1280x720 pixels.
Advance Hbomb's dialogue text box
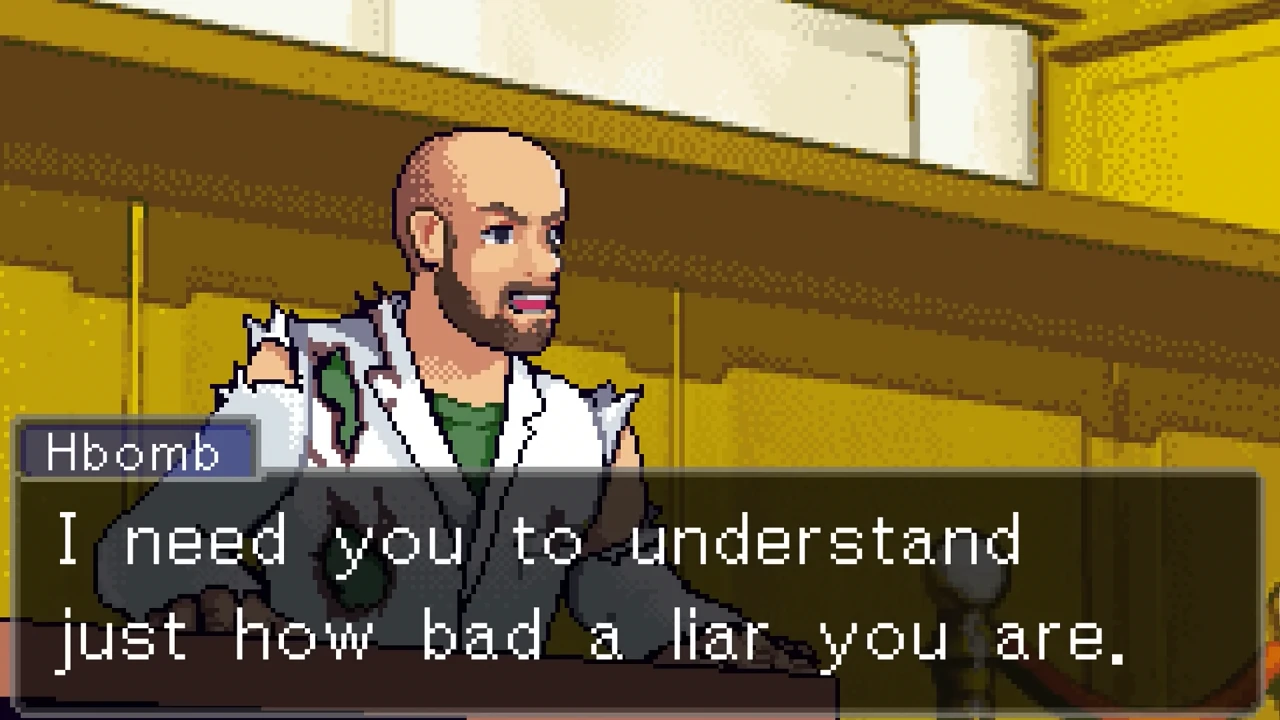pyautogui.click(x=638, y=590)
